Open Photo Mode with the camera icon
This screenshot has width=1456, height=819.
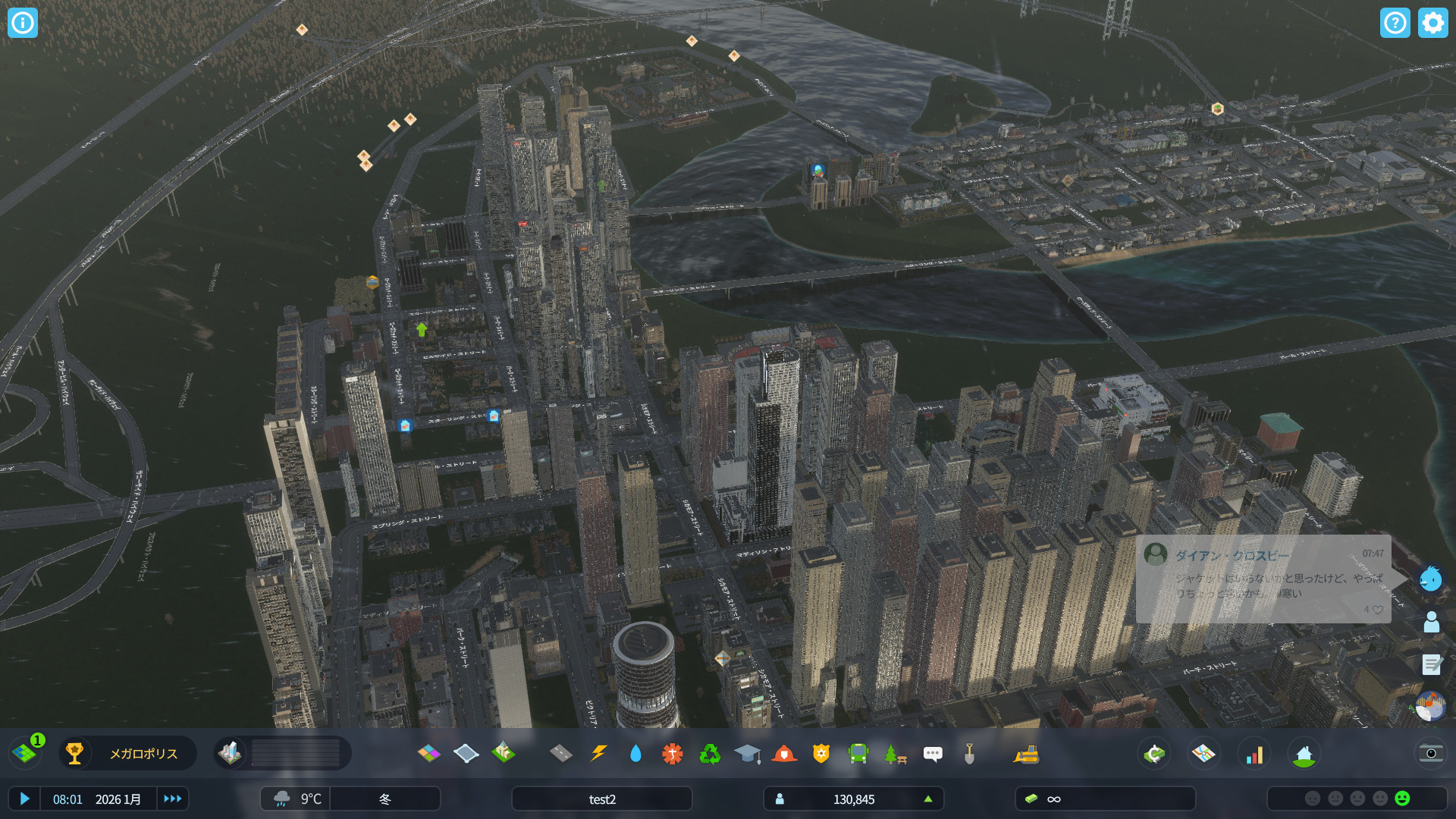pyautogui.click(x=1432, y=753)
